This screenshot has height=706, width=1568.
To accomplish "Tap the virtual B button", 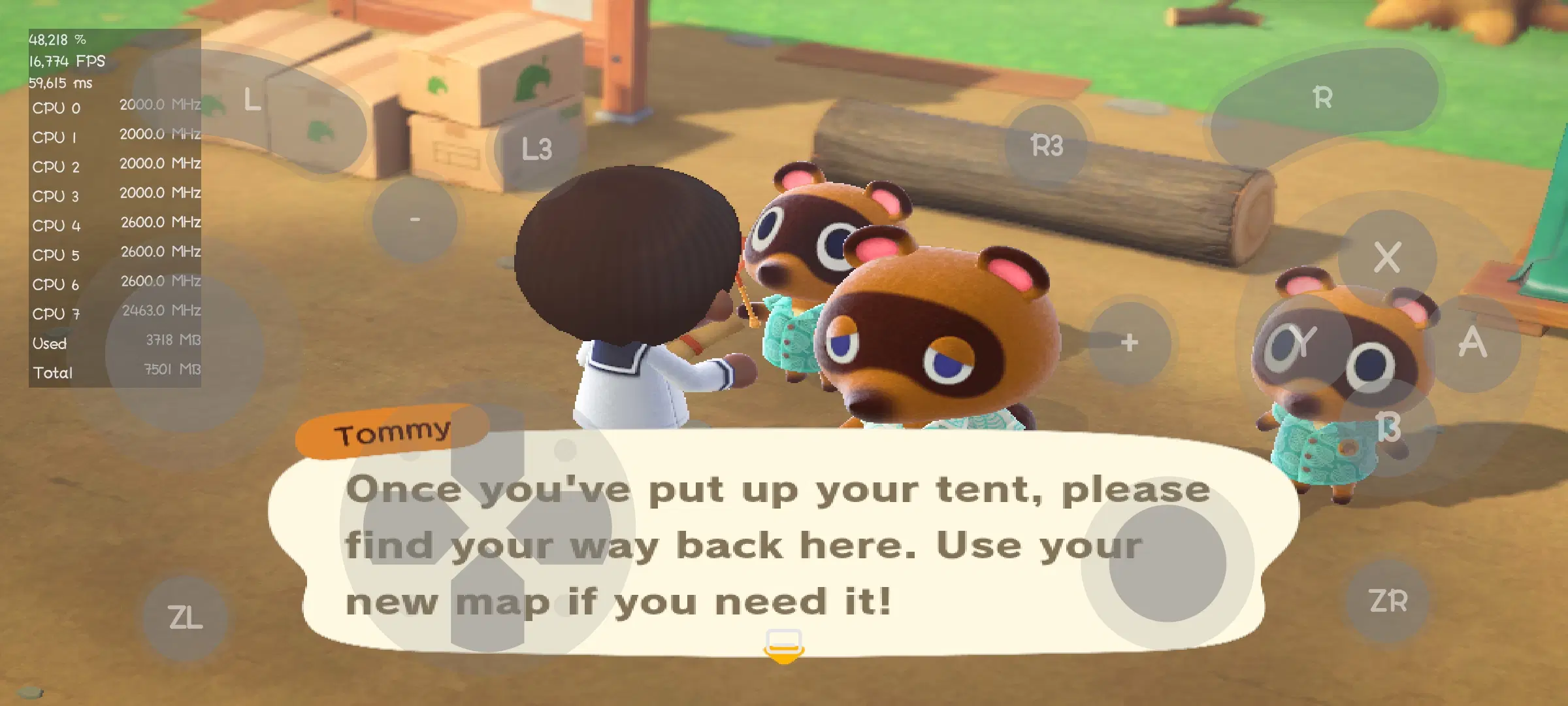I will (x=1388, y=429).
